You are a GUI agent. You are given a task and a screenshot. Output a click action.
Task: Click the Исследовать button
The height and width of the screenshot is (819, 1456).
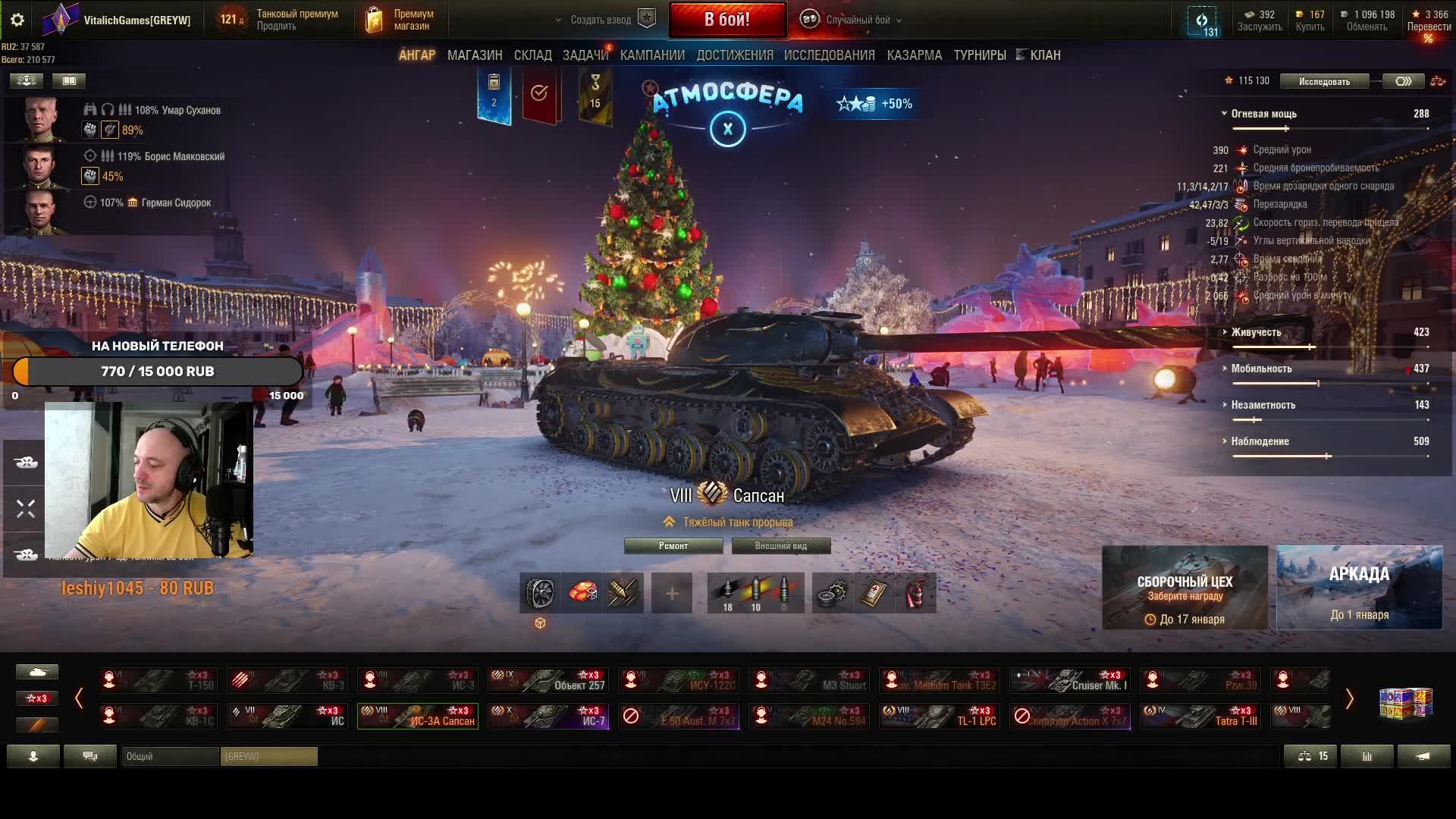tap(1323, 81)
